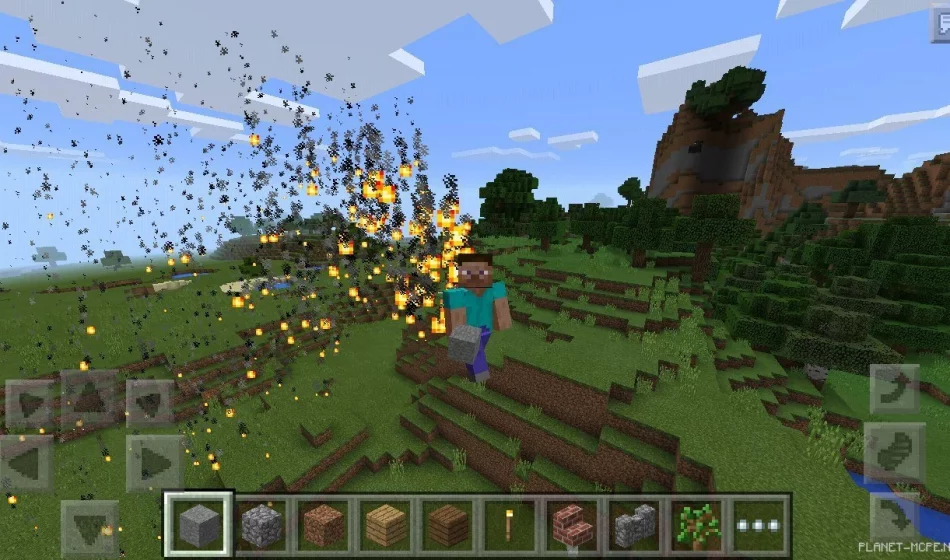950x560 pixels.
Task: Tap the forward-left diagonal D-pad arrow
Action: (x=28, y=403)
